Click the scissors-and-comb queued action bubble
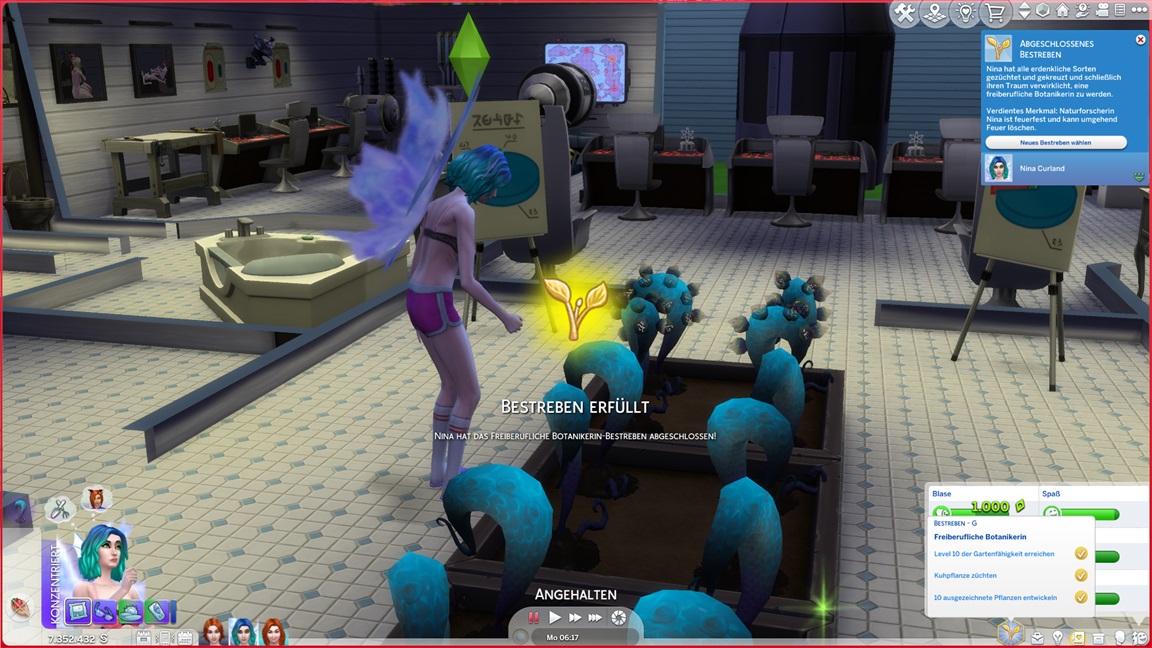Viewport: 1152px width, 648px height. (61, 509)
